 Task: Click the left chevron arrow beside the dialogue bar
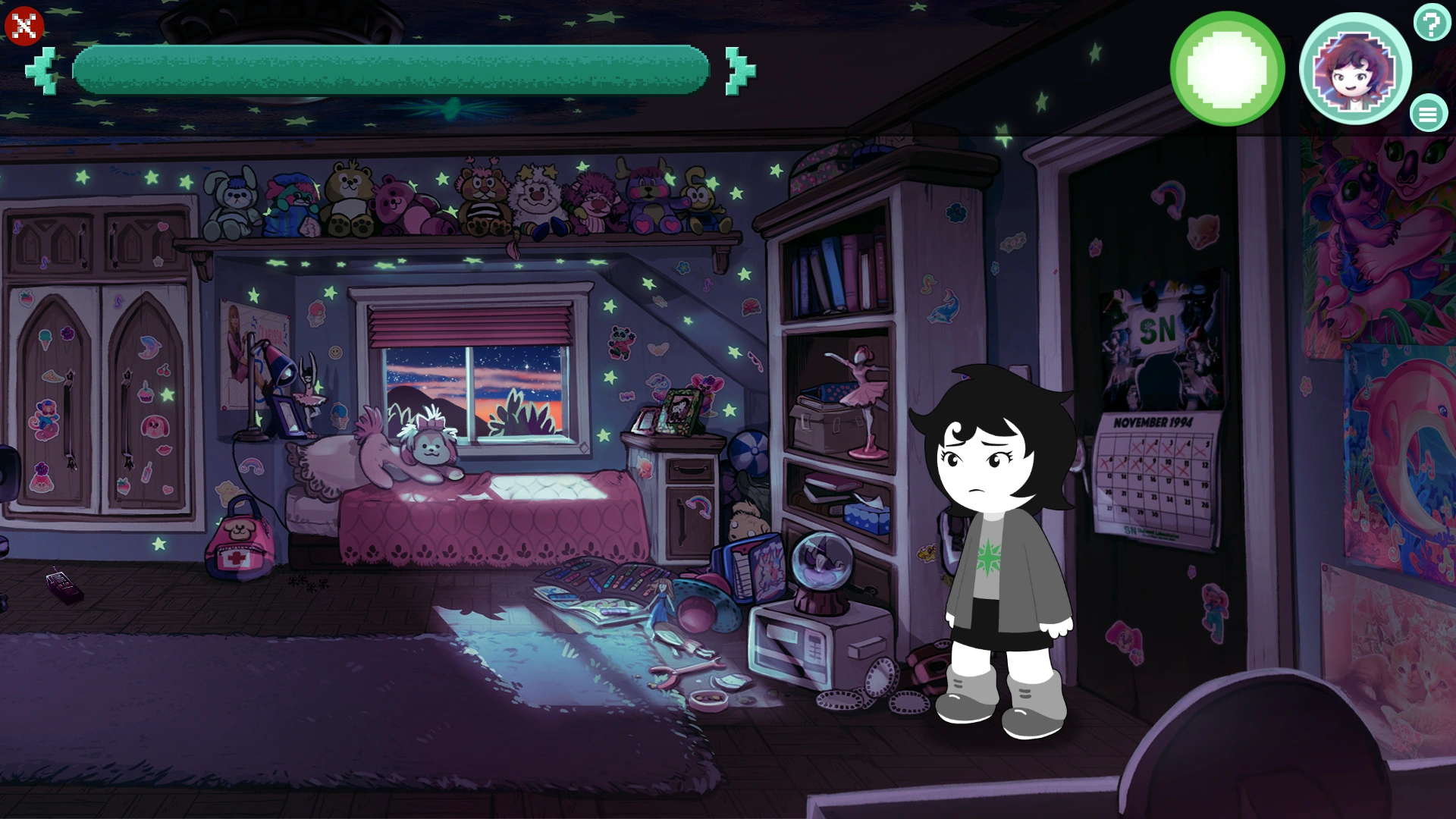pyautogui.click(x=42, y=69)
